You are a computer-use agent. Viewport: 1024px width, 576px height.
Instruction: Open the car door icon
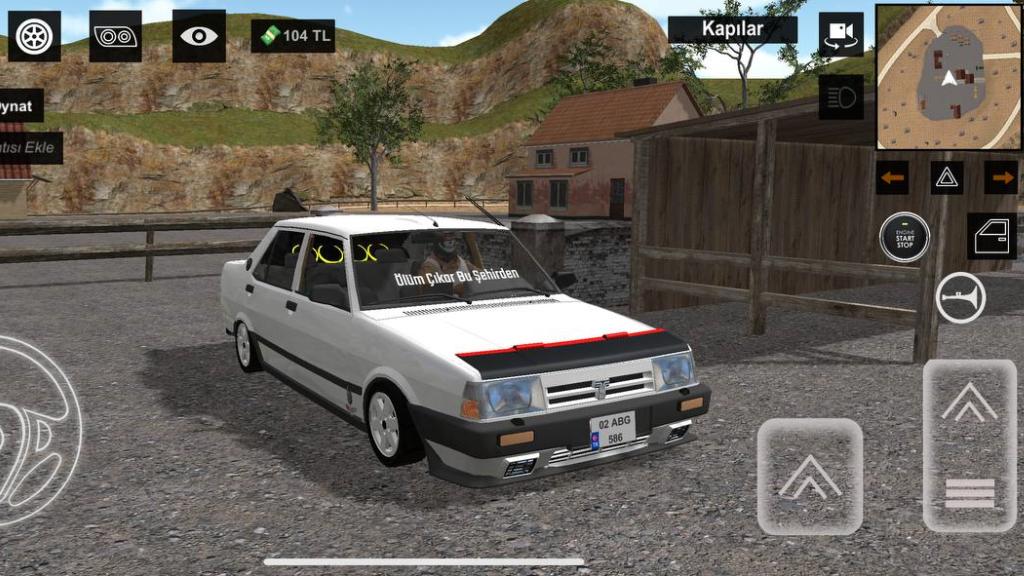(991, 236)
